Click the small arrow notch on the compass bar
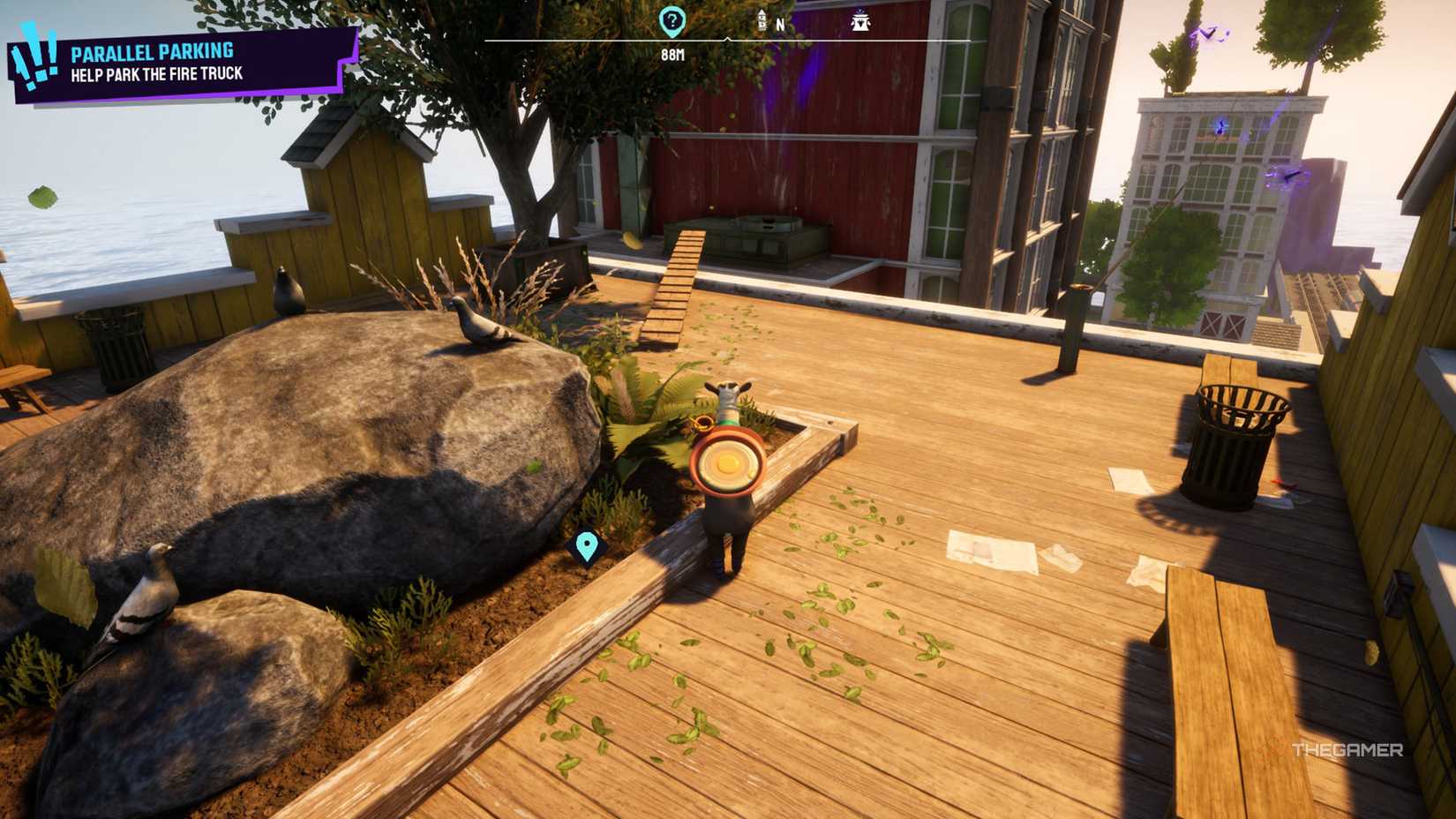 coord(728,39)
